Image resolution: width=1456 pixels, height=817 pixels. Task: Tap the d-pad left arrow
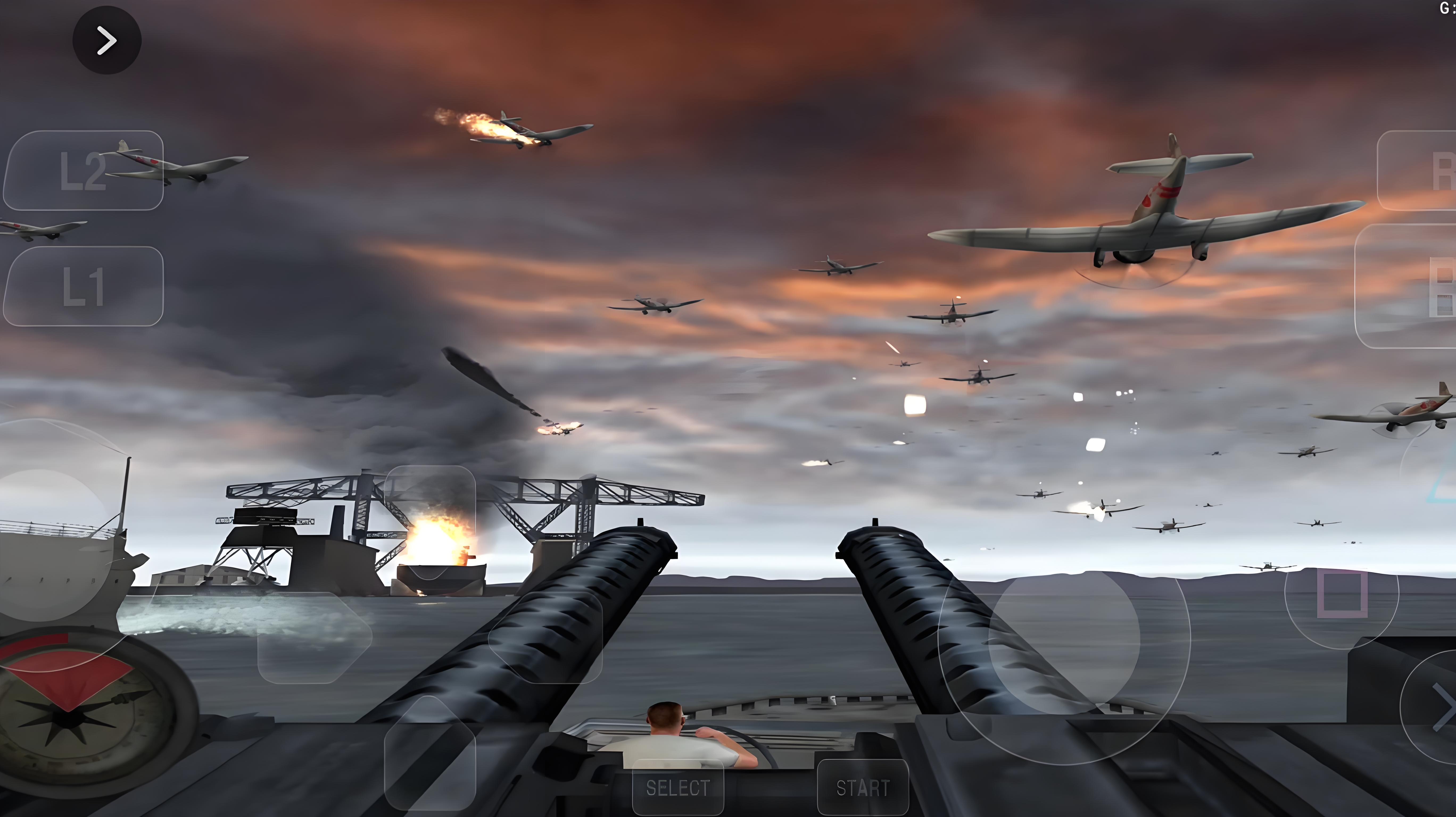click(314, 637)
